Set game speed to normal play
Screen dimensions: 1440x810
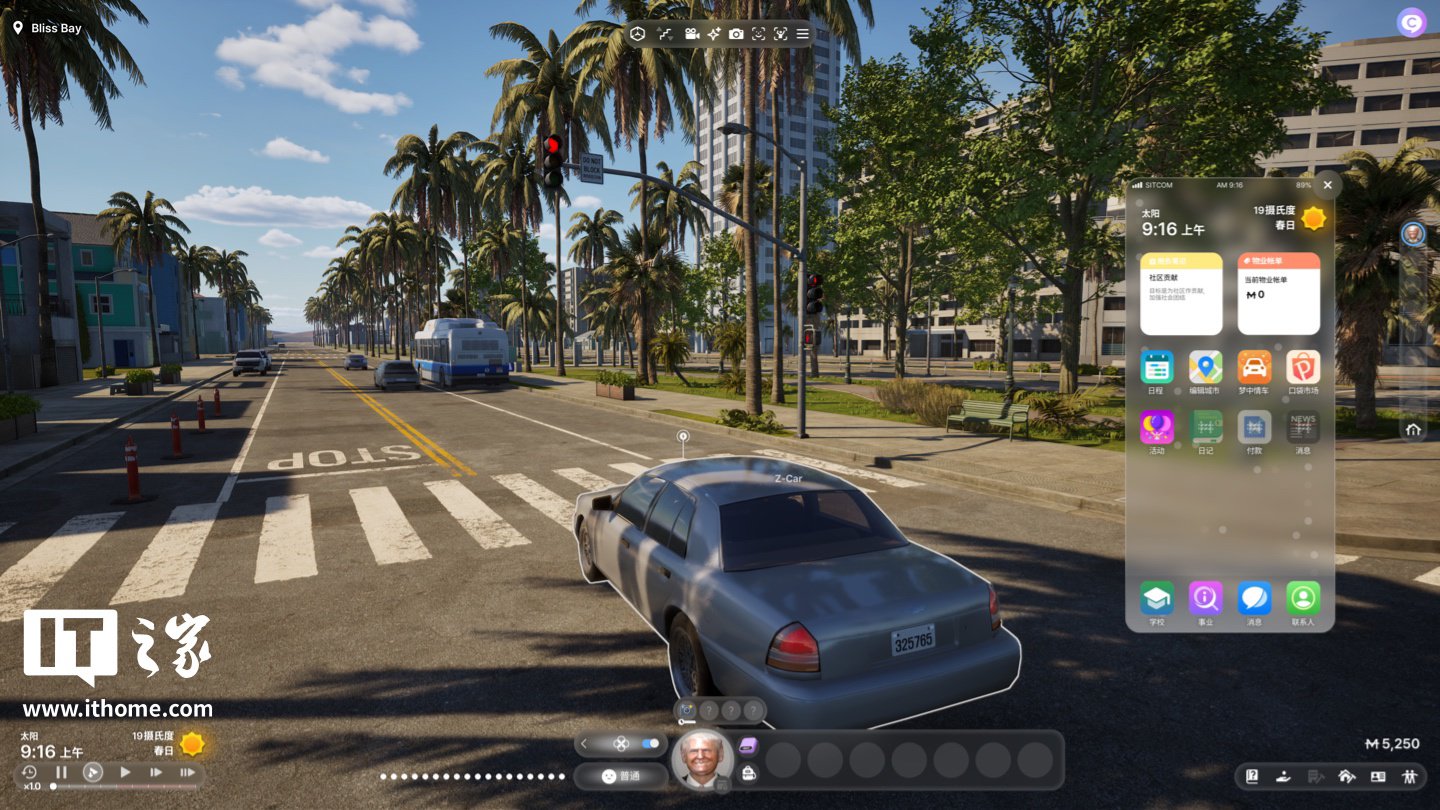(x=125, y=772)
